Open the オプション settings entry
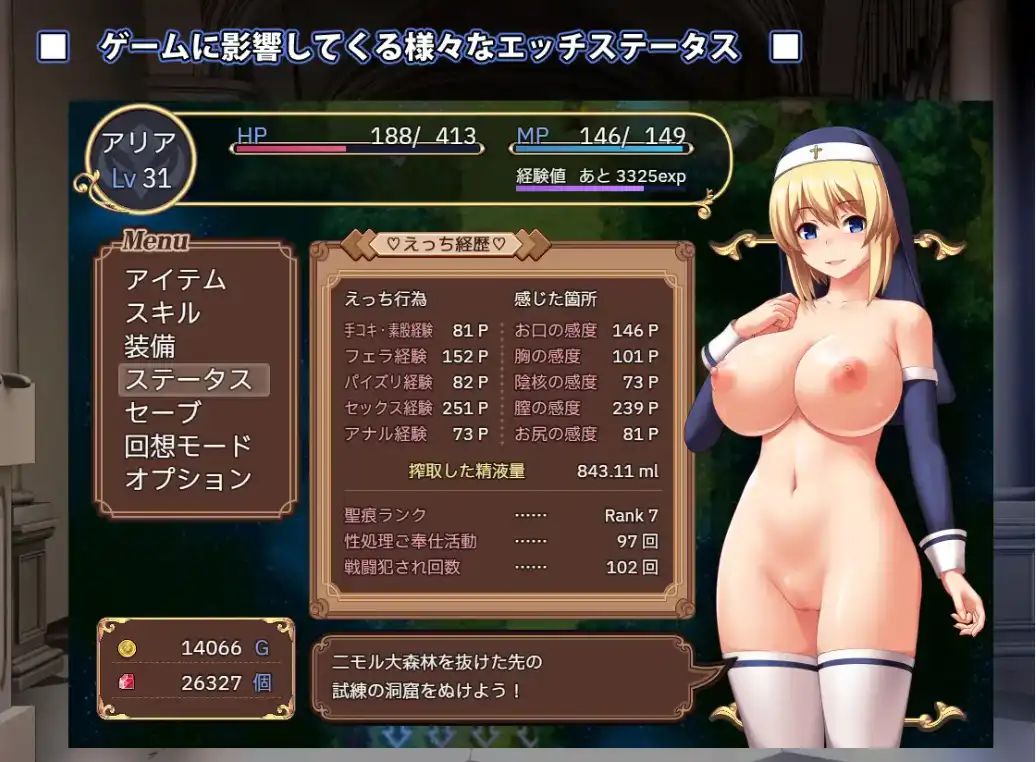This screenshot has width=1036, height=762. click(187, 479)
